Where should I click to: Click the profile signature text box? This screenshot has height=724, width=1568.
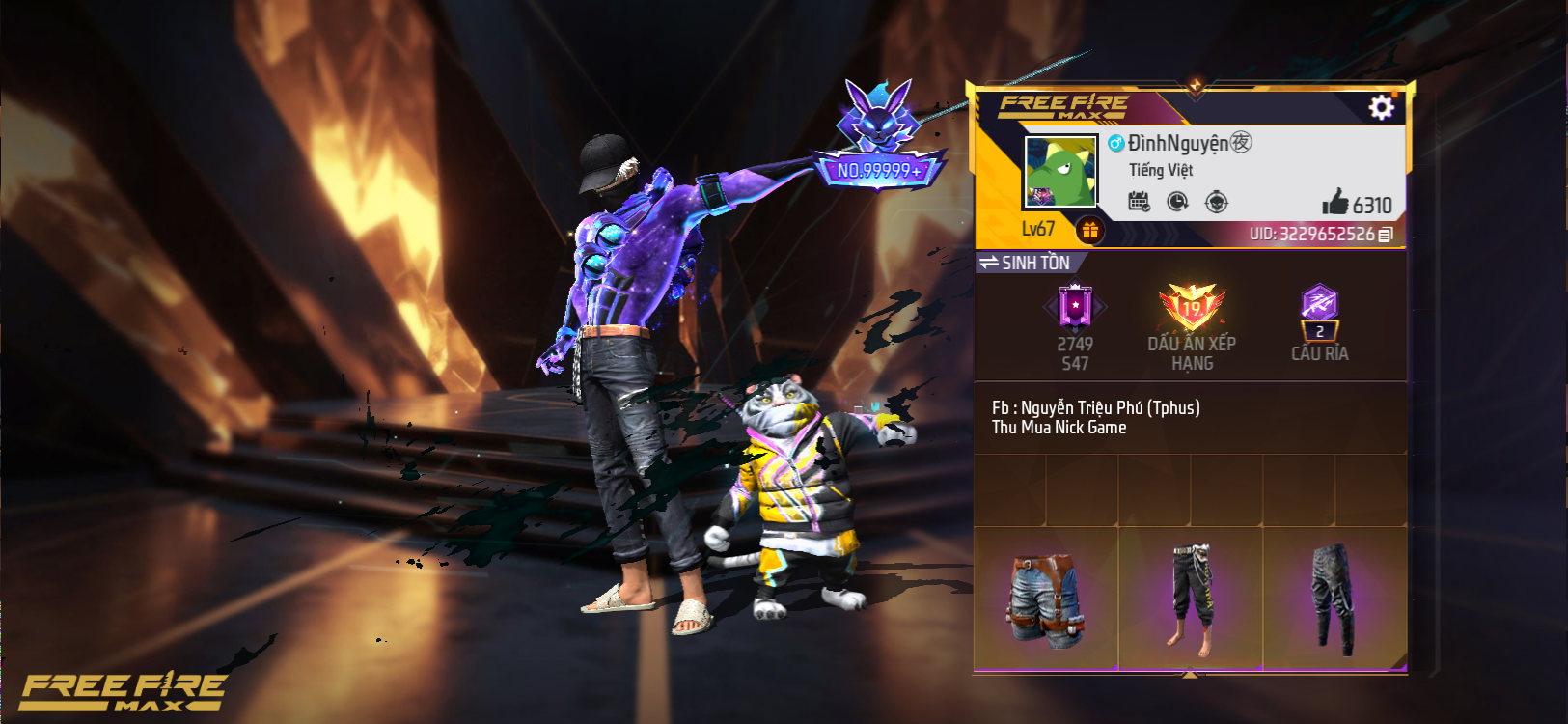[x=1190, y=418]
